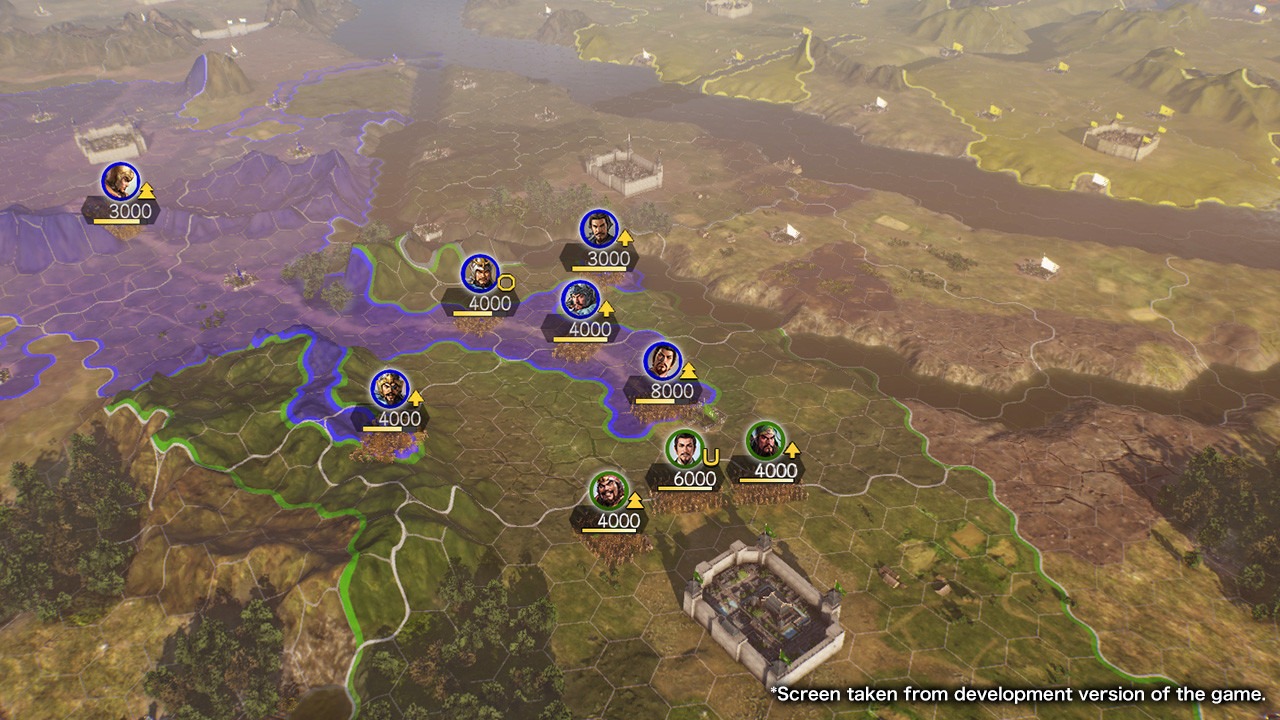Click the U status marker on the 6000 unit
This screenshot has height=720, width=1280.
click(711, 455)
